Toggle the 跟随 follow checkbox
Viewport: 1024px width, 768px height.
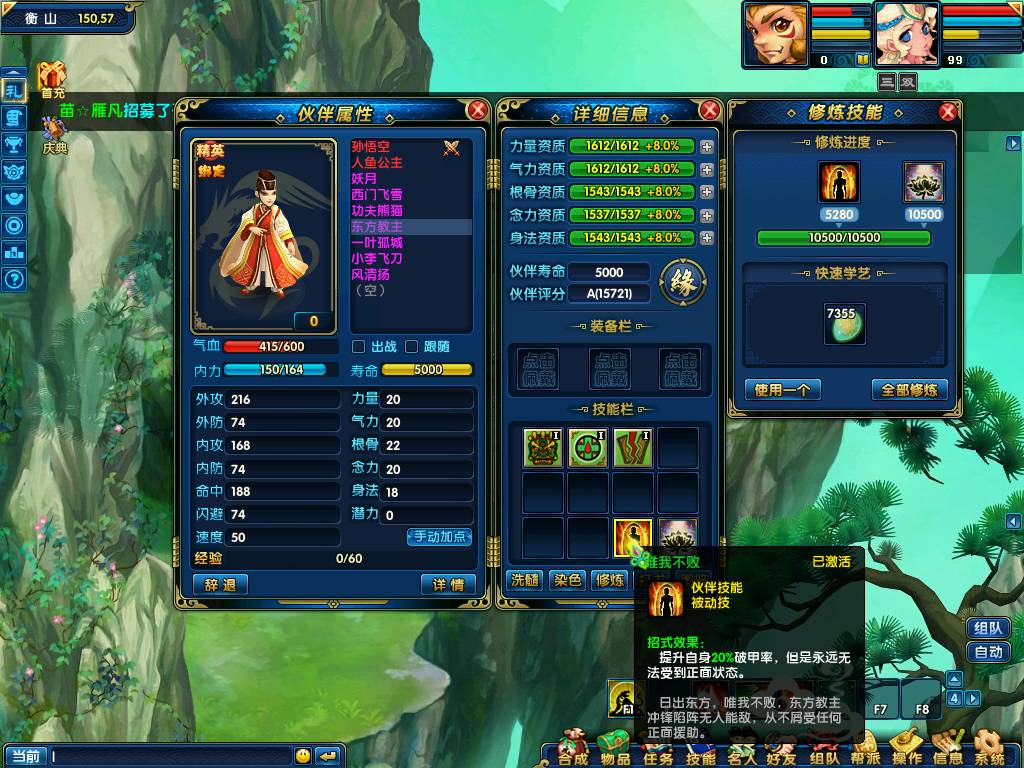(411, 347)
